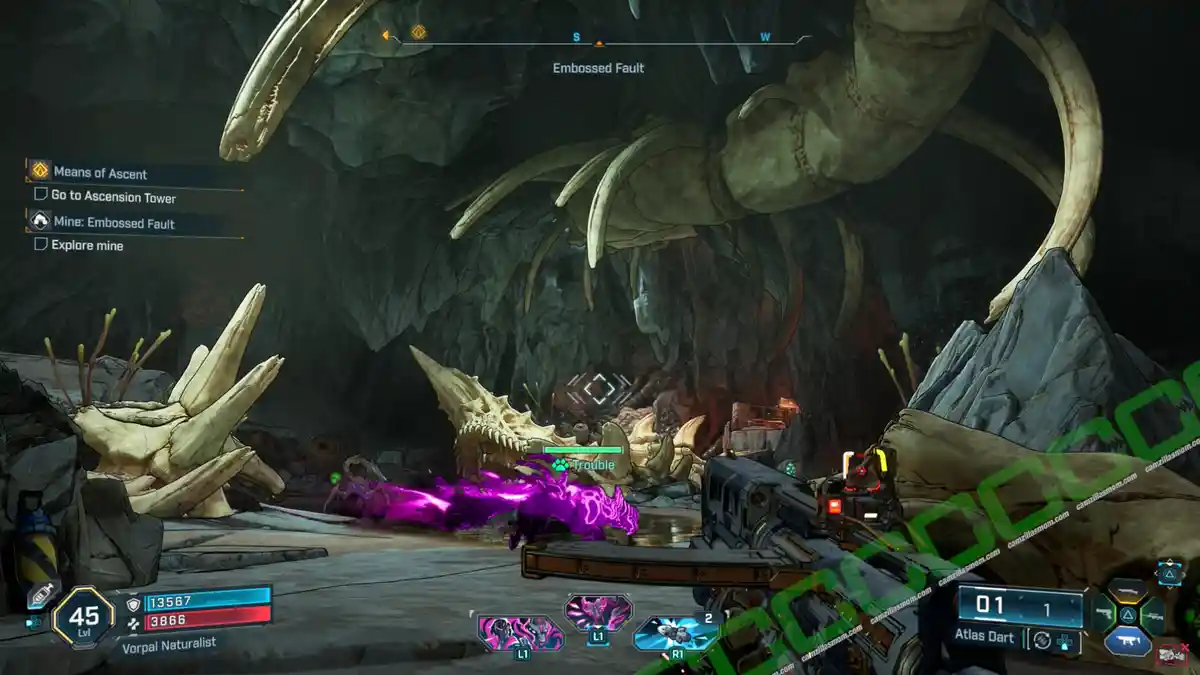1200x675 pixels.
Task: Select the pistol in the weapon wheel
Action: tap(1102, 614)
